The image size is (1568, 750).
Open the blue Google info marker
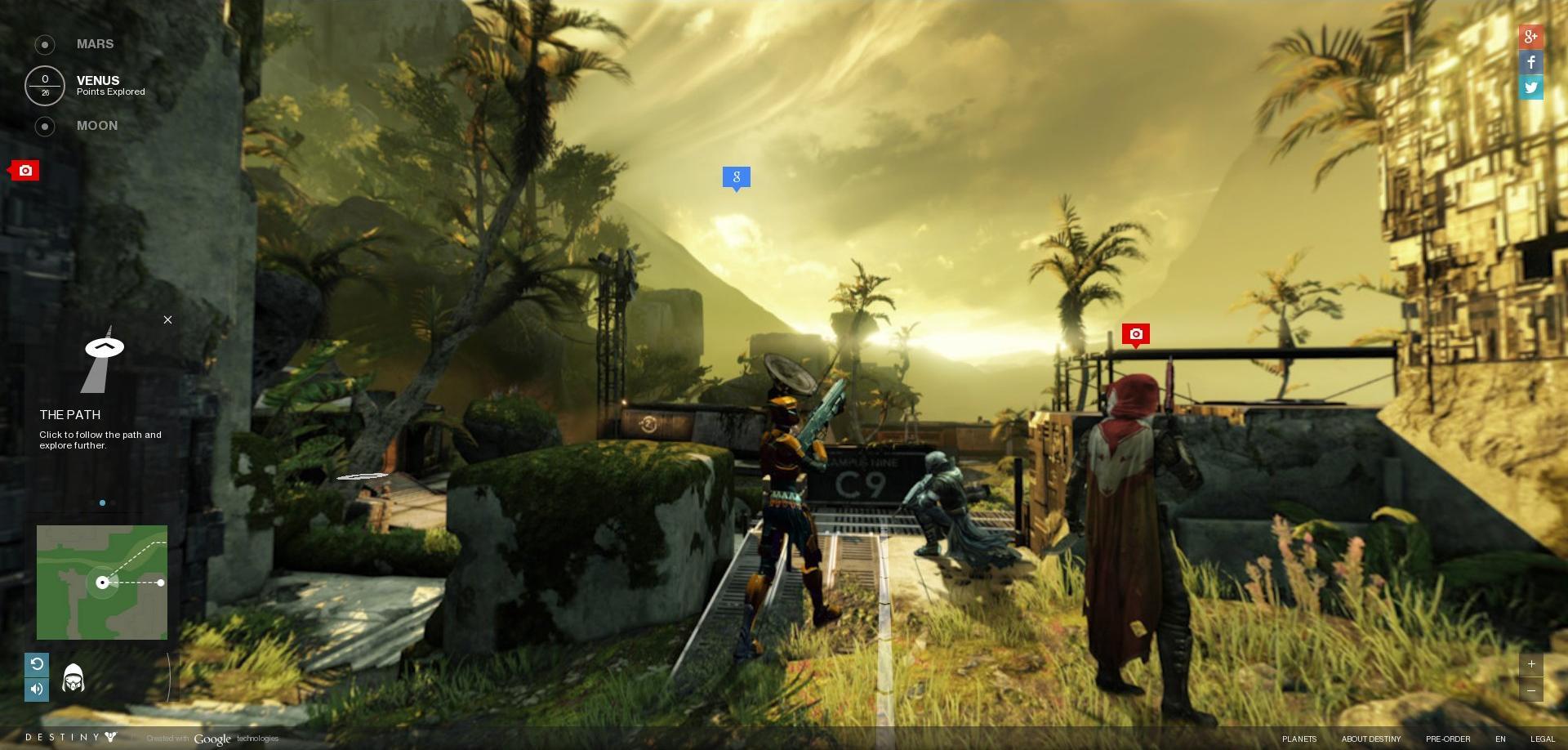[736, 176]
